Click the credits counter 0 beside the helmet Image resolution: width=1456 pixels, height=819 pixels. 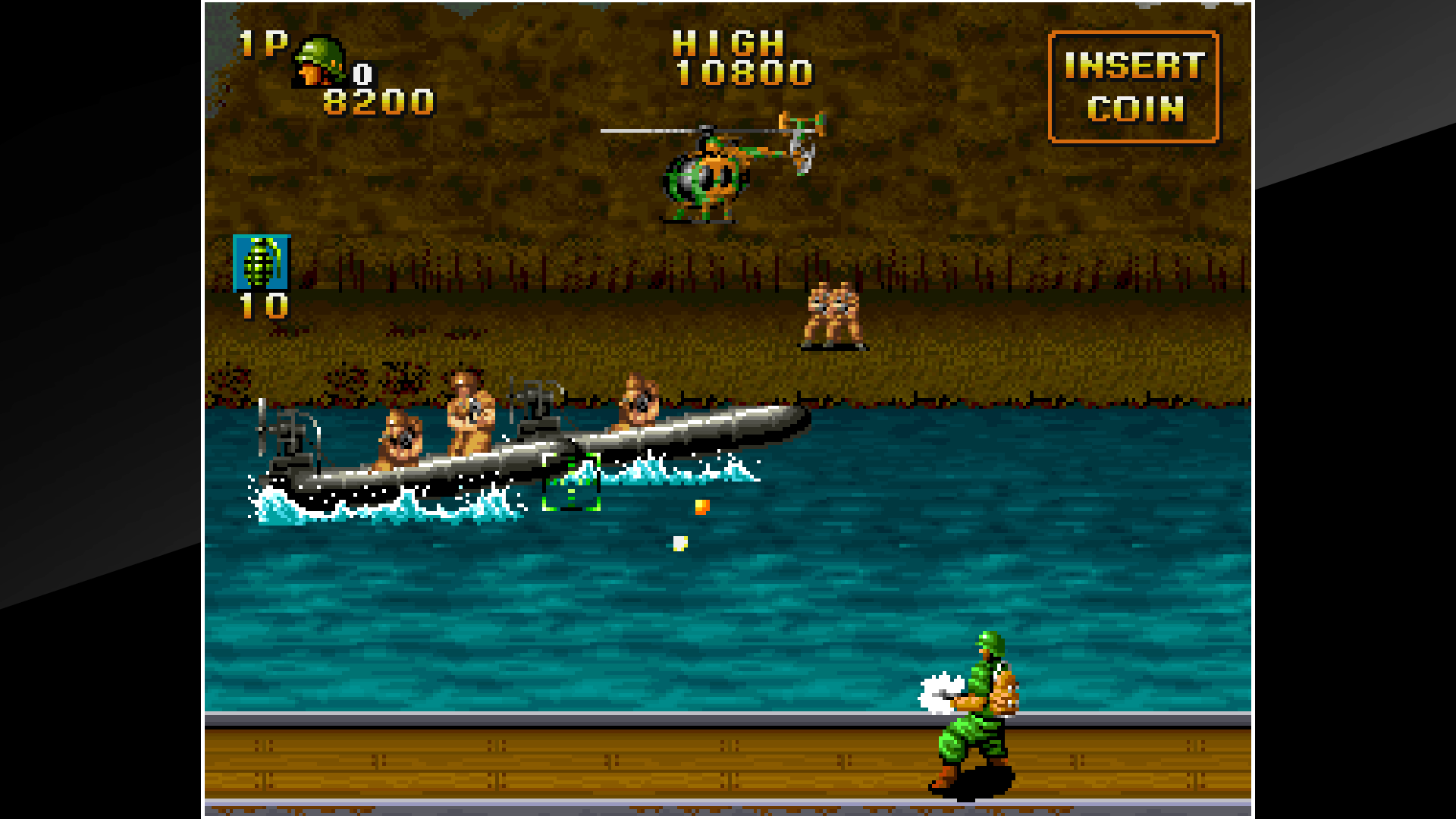pos(362,74)
